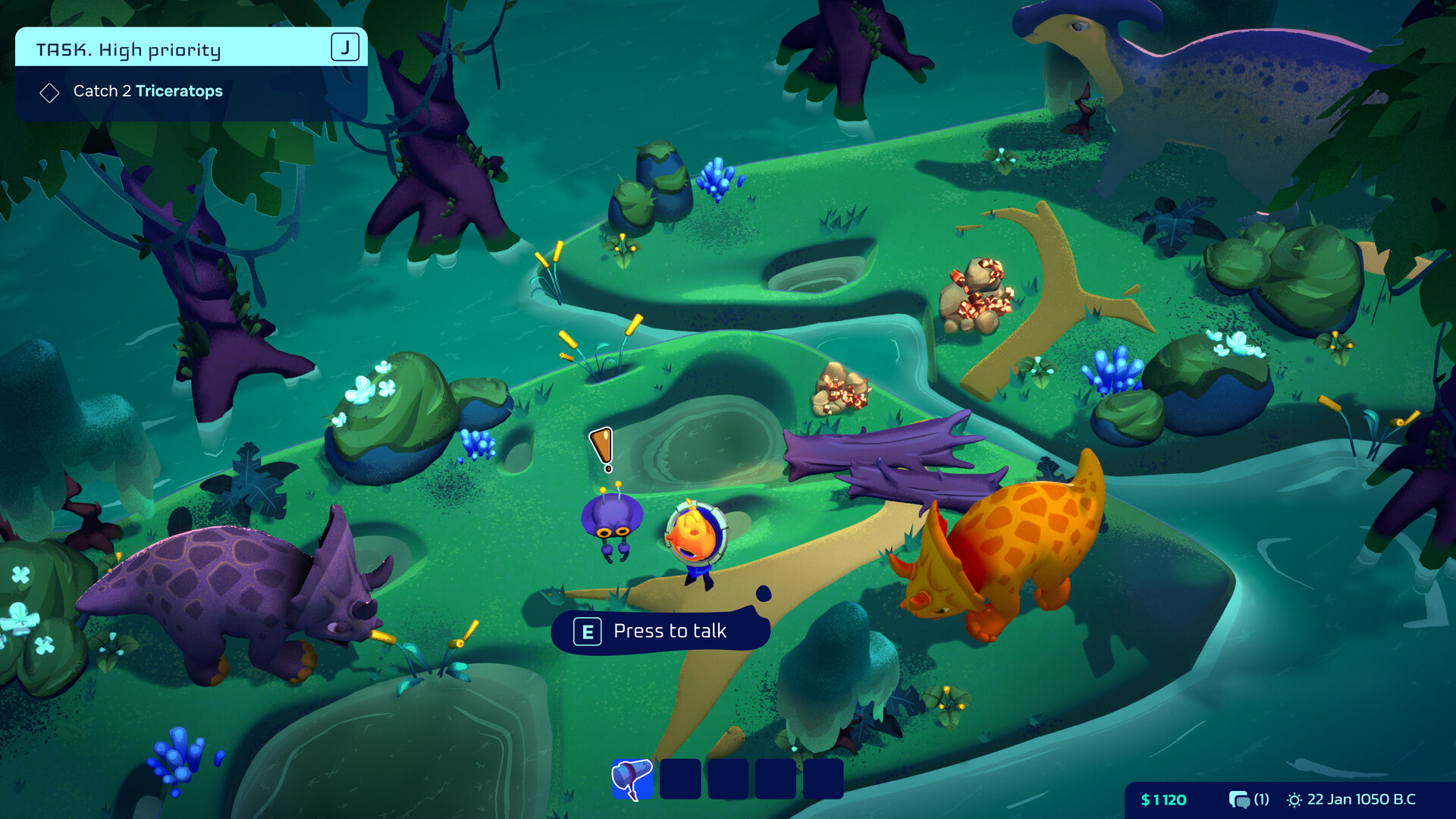Select the Catch 2 Triceratops objective text
This screenshot has width=1456, height=819.
pos(148,91)
